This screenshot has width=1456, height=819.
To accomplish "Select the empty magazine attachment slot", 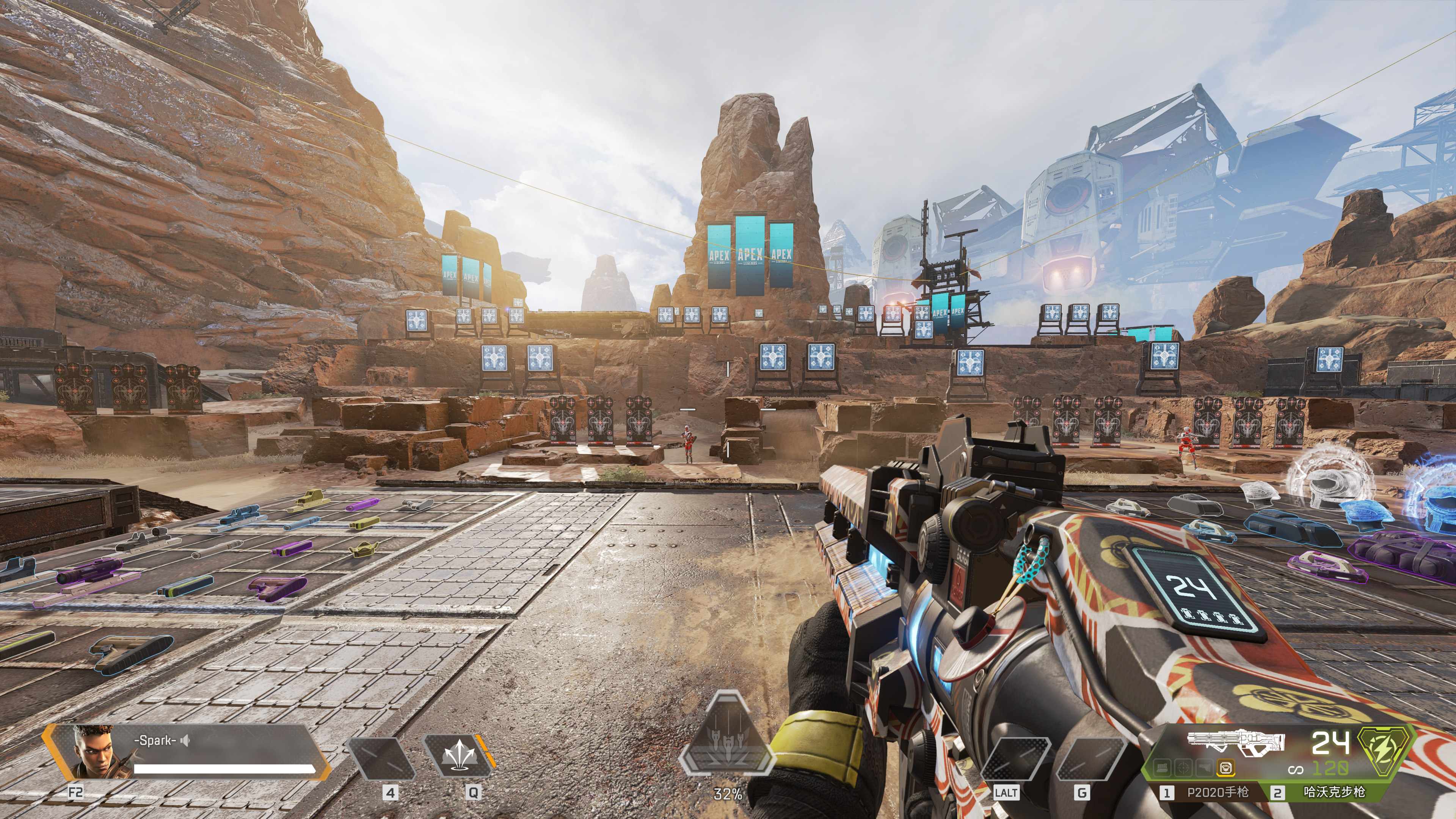I will pos(1162,767).
